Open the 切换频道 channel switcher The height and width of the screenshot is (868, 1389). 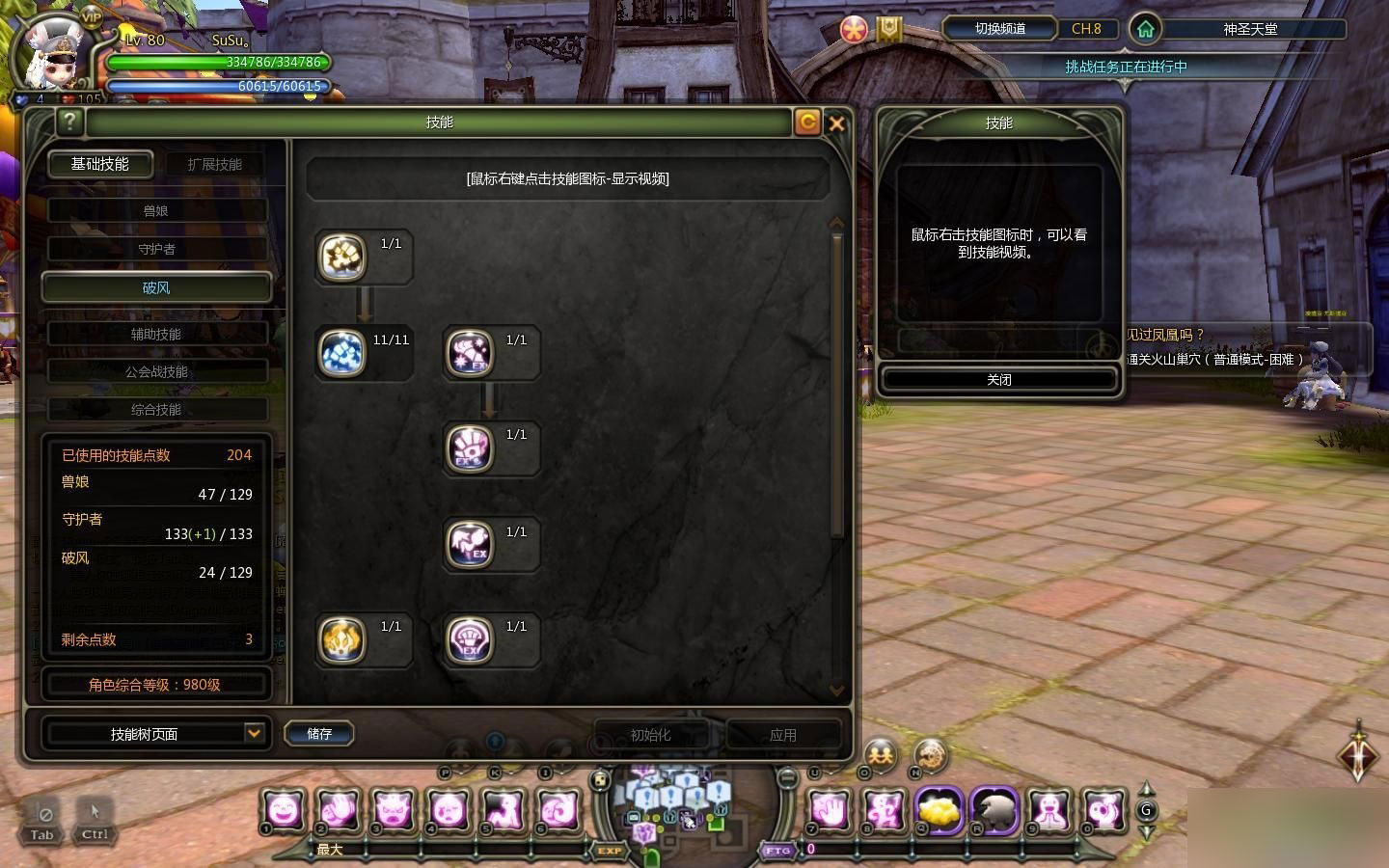coord(1000,29)
